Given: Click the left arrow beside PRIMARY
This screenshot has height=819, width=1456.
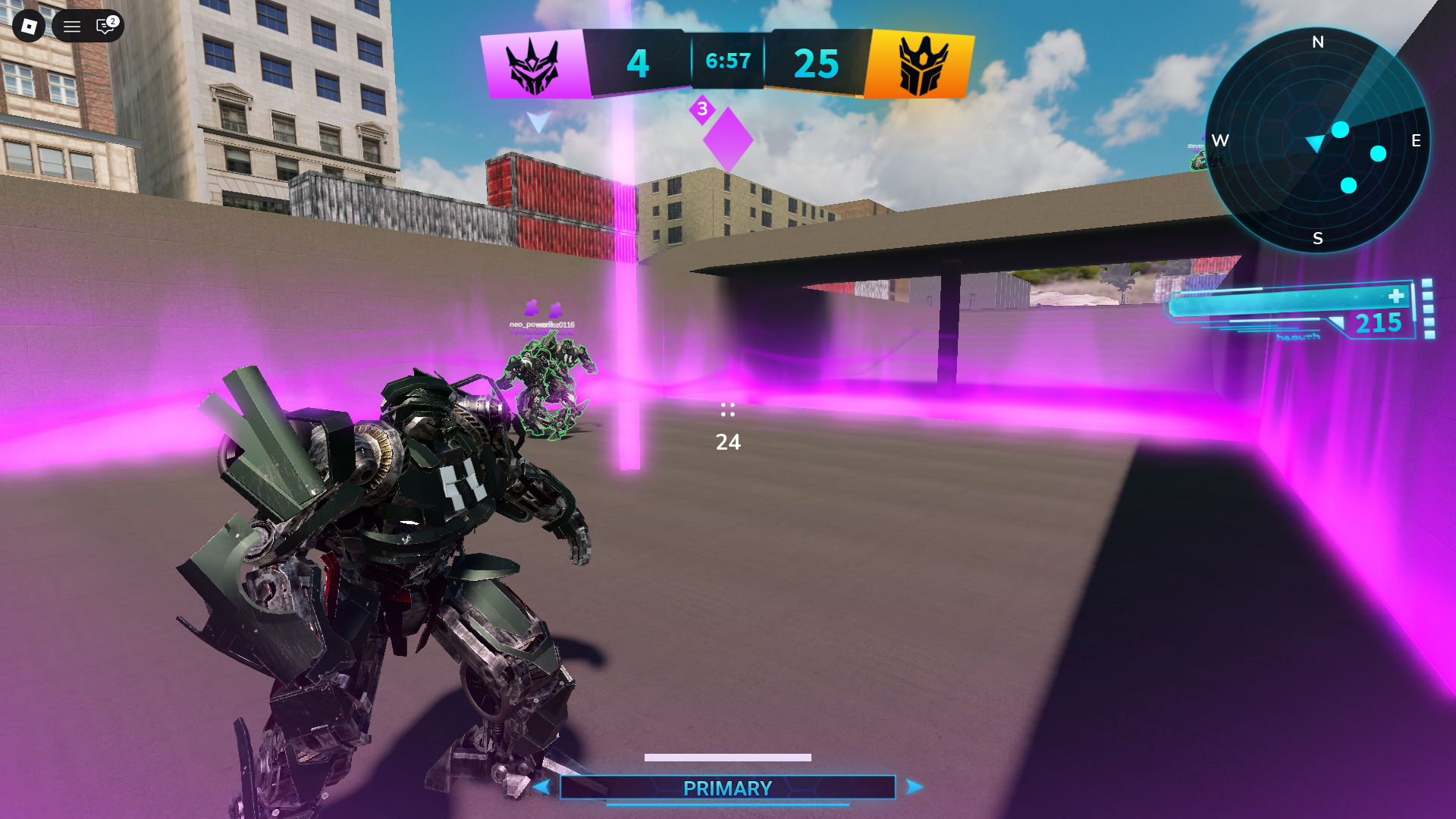Looking at the screenshot, I should [543, 788].
